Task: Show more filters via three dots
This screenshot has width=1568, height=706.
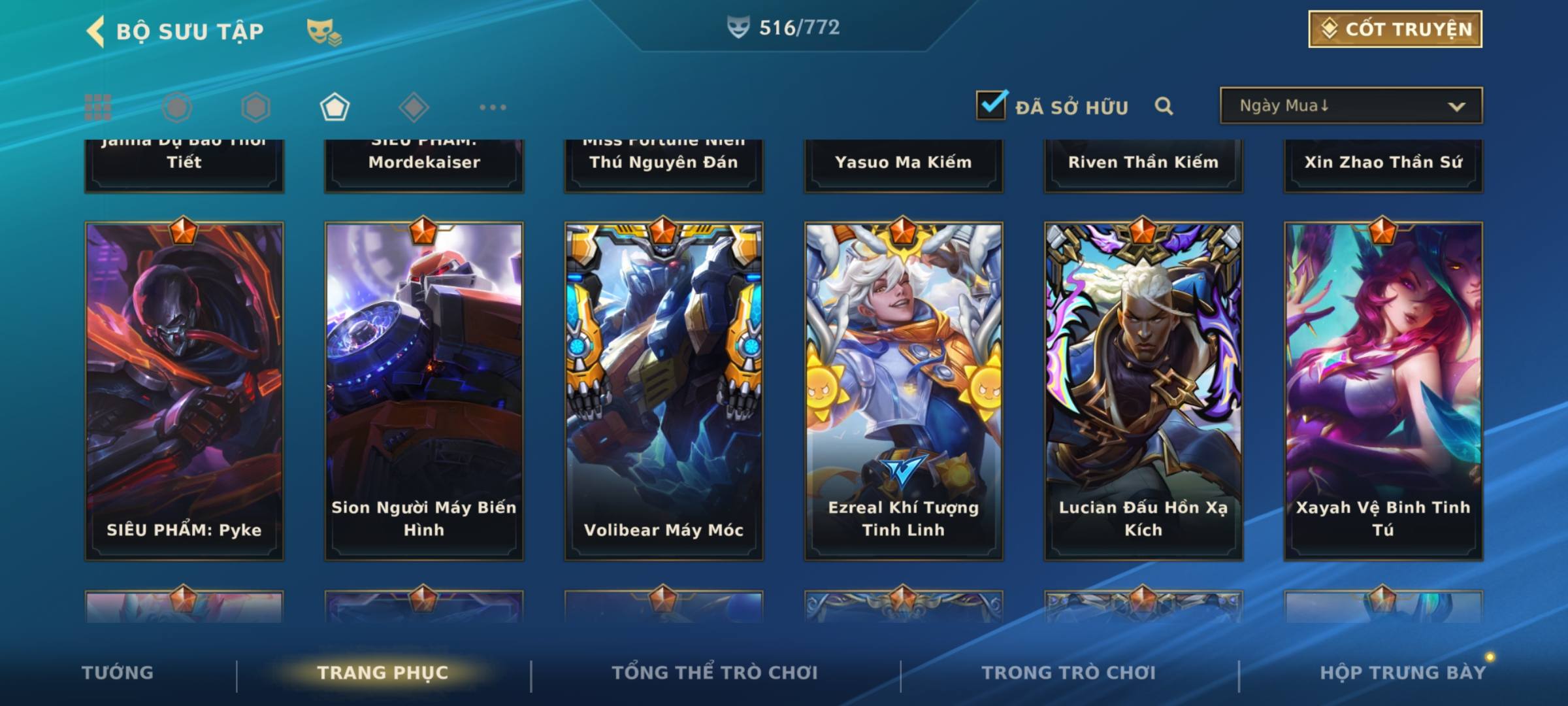Action: point(493,107)
